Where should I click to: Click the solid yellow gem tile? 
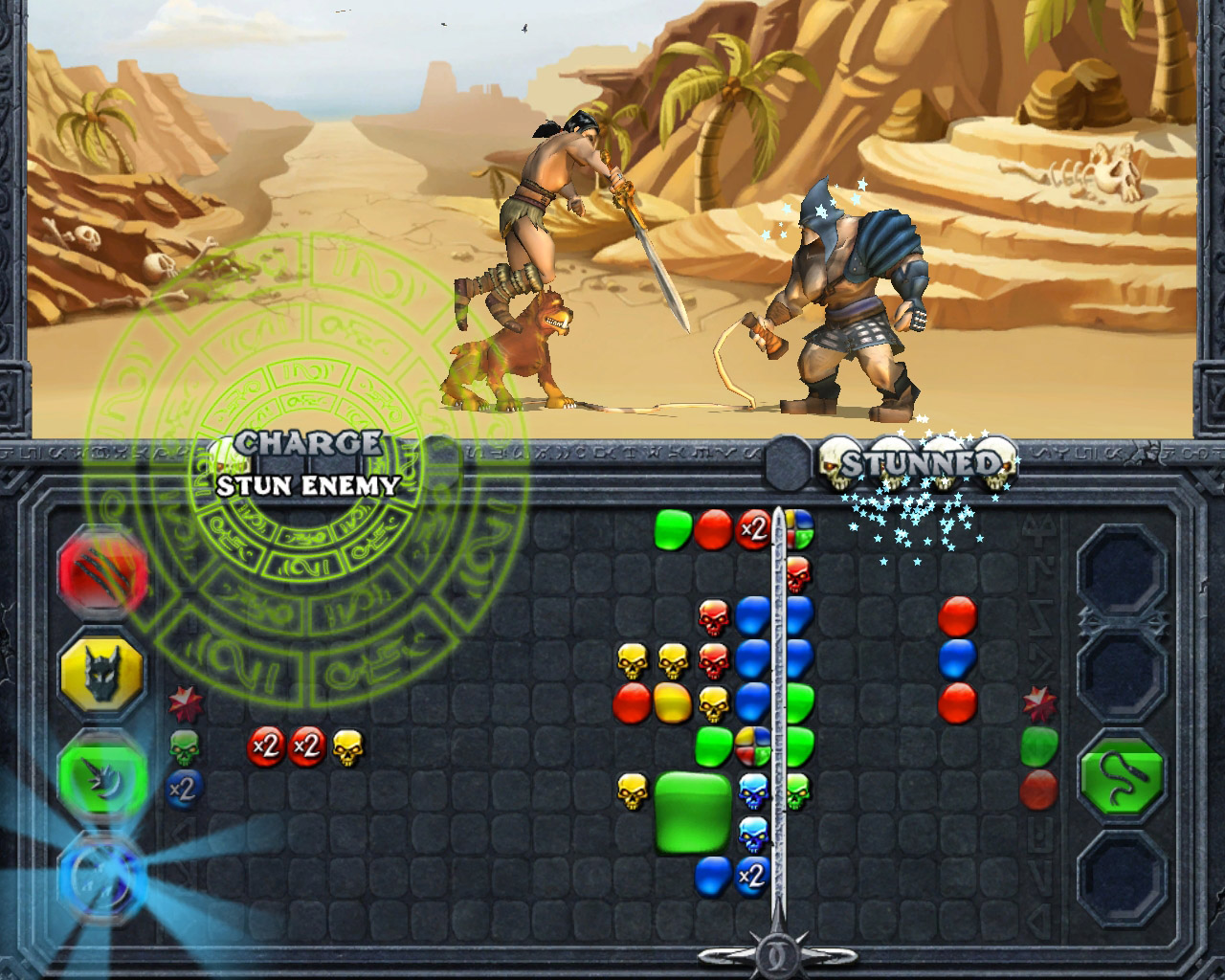[673, 703]
